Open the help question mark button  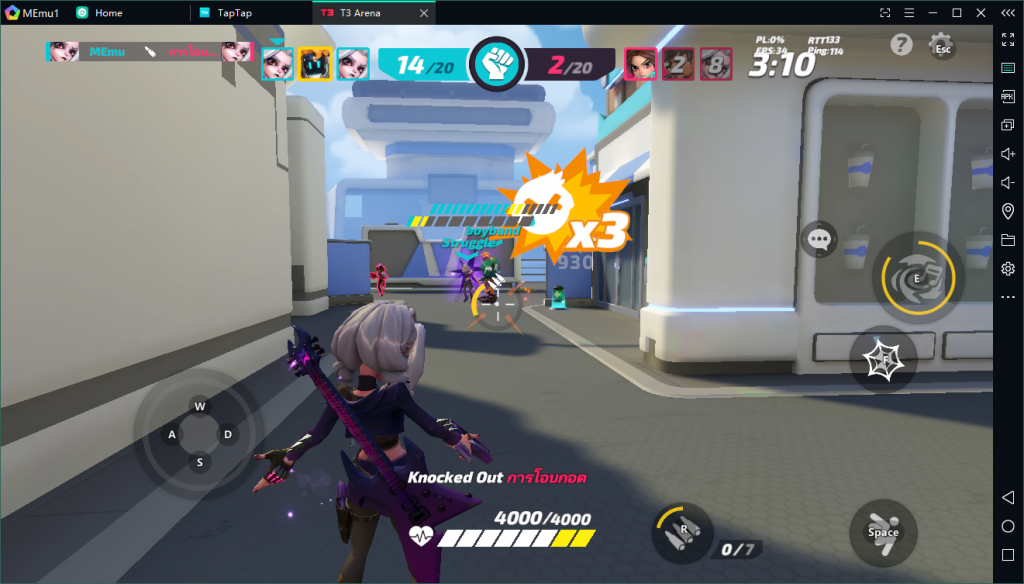pyautogui.click(x=901, y=45)
